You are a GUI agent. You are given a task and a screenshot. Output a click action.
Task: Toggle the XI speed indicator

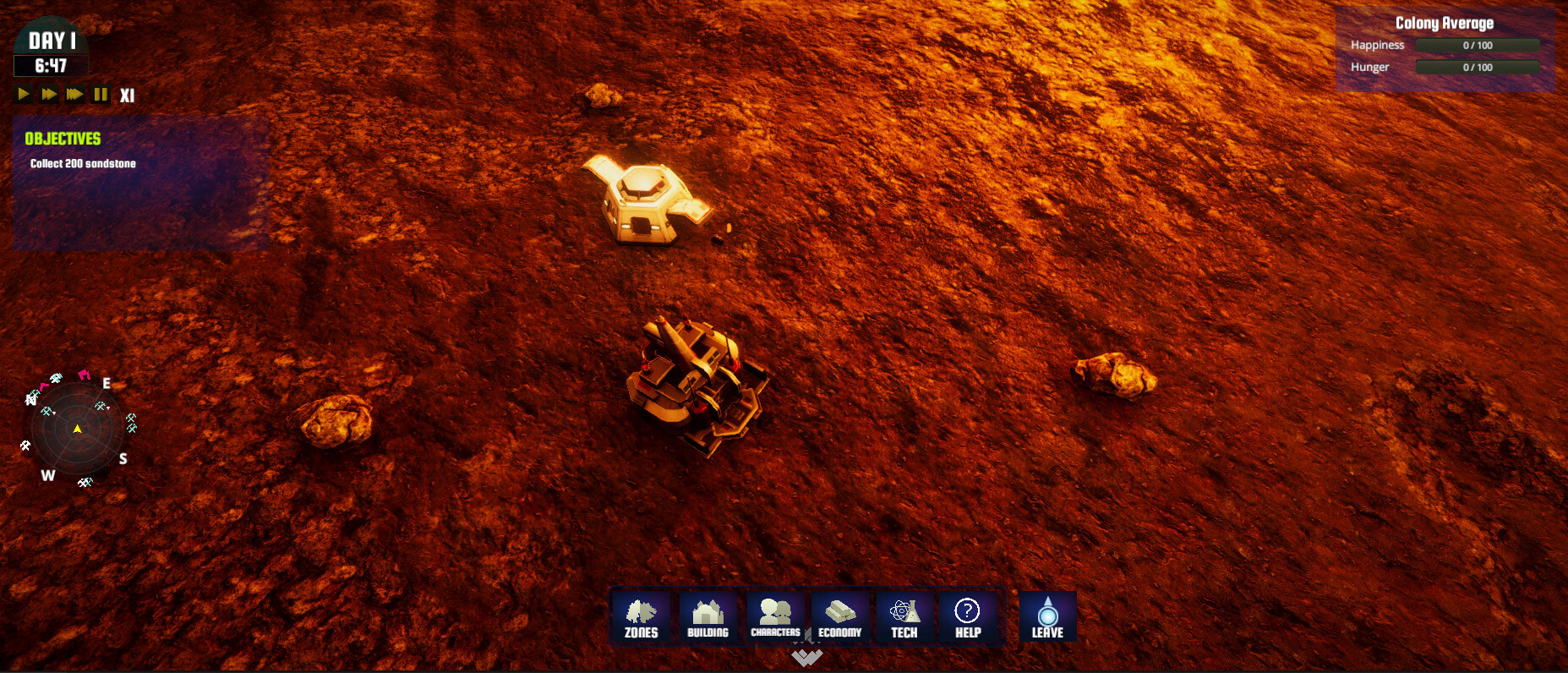[x=128, y=95]
